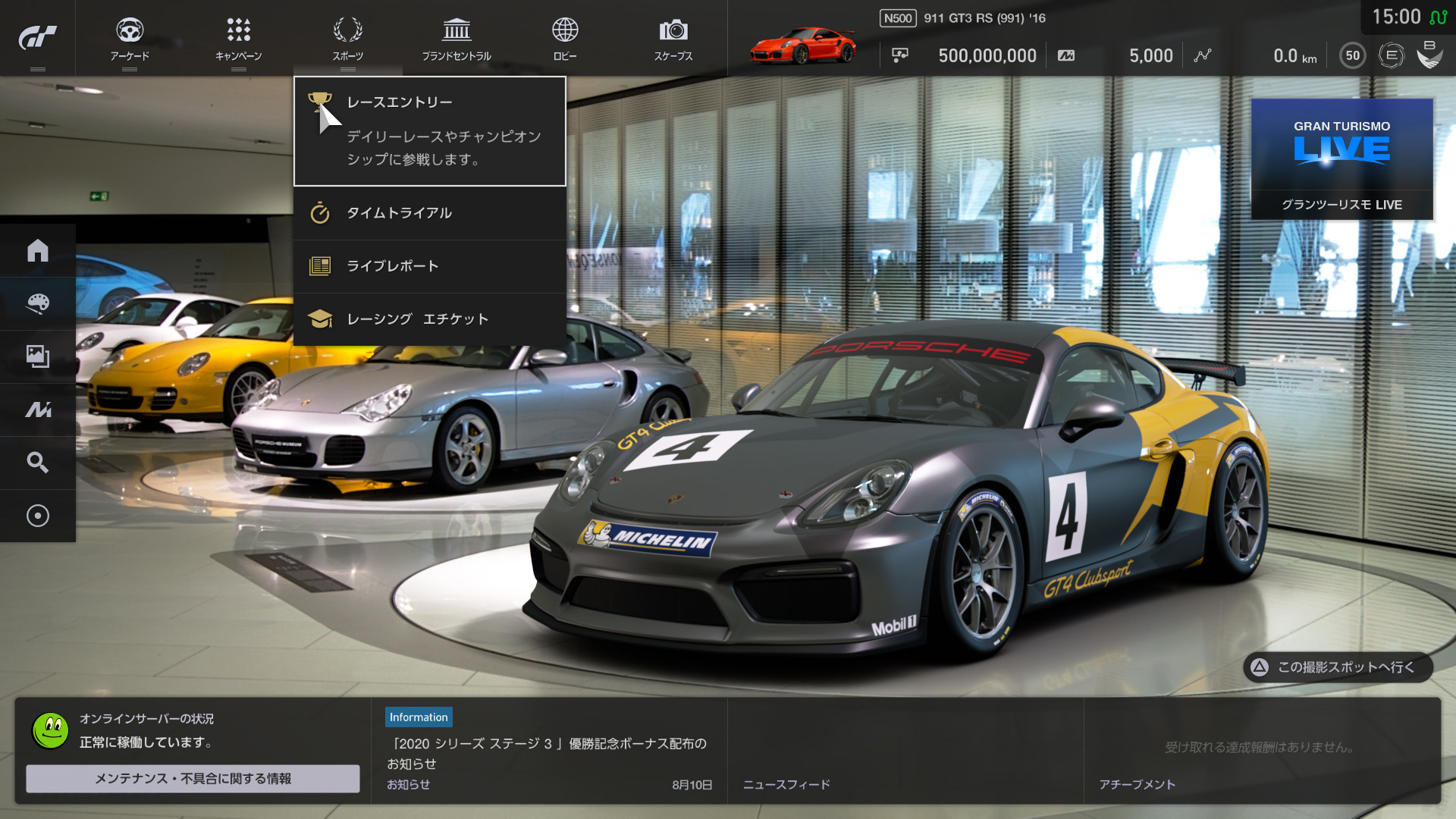
Task: Choose レーシング エチケット entry
Action: tap(430, 319)
